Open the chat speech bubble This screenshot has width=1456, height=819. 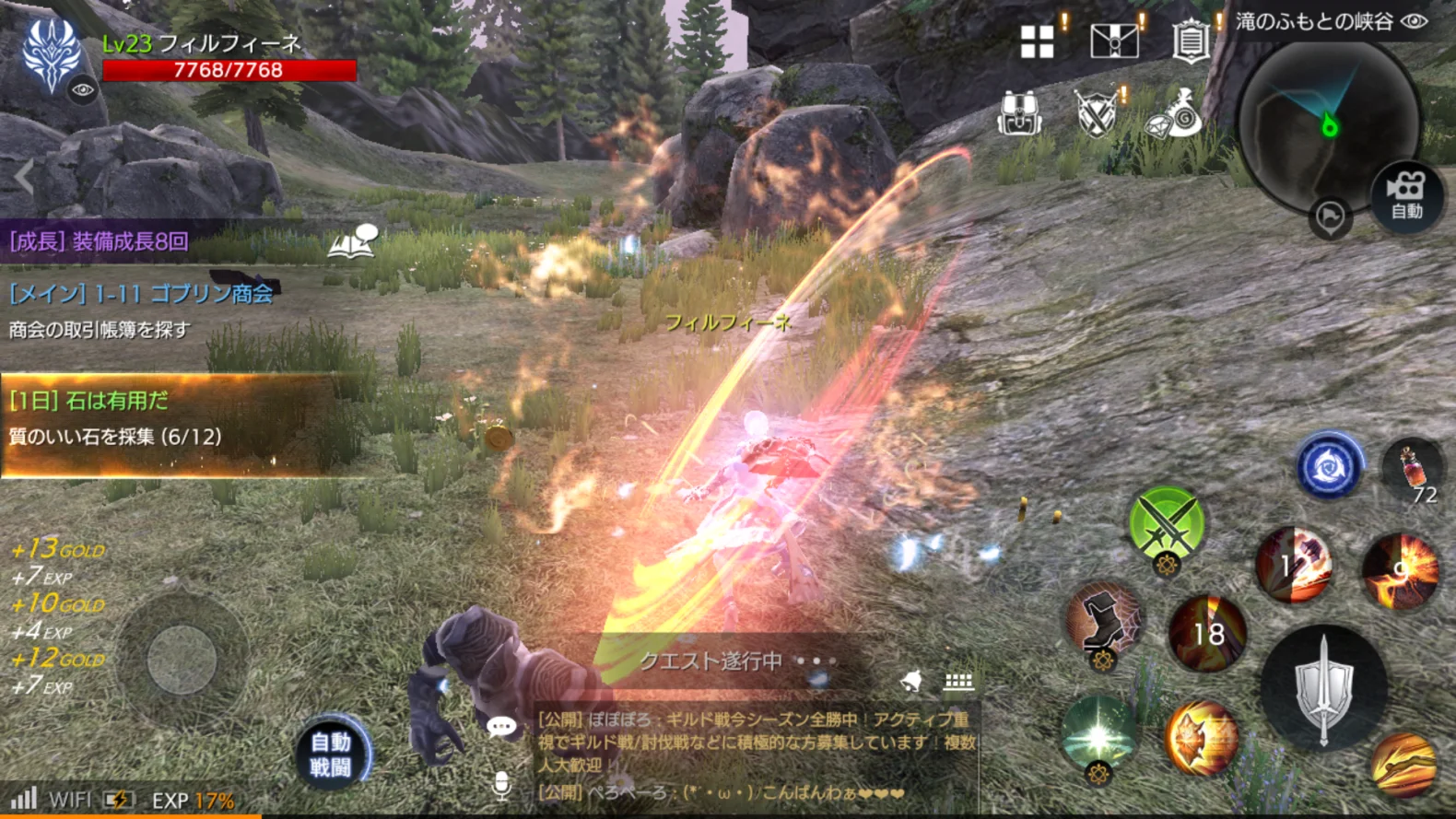tap(501, 727)
